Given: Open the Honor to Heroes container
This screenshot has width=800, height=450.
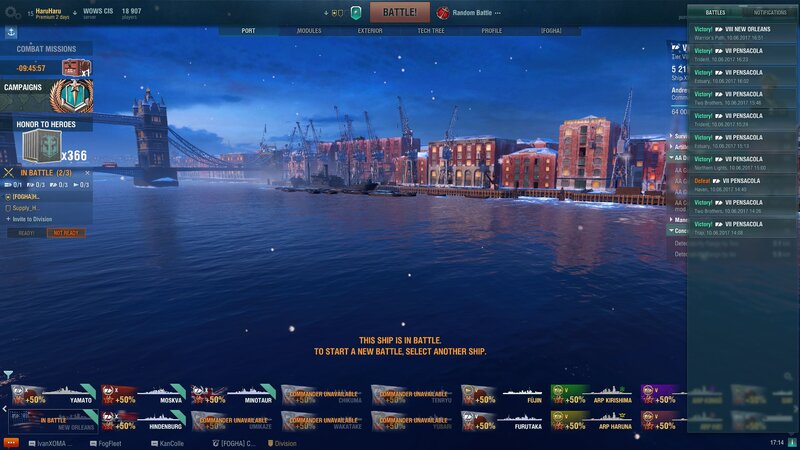Looking at the screenshot, I should (x=42, y=147).
